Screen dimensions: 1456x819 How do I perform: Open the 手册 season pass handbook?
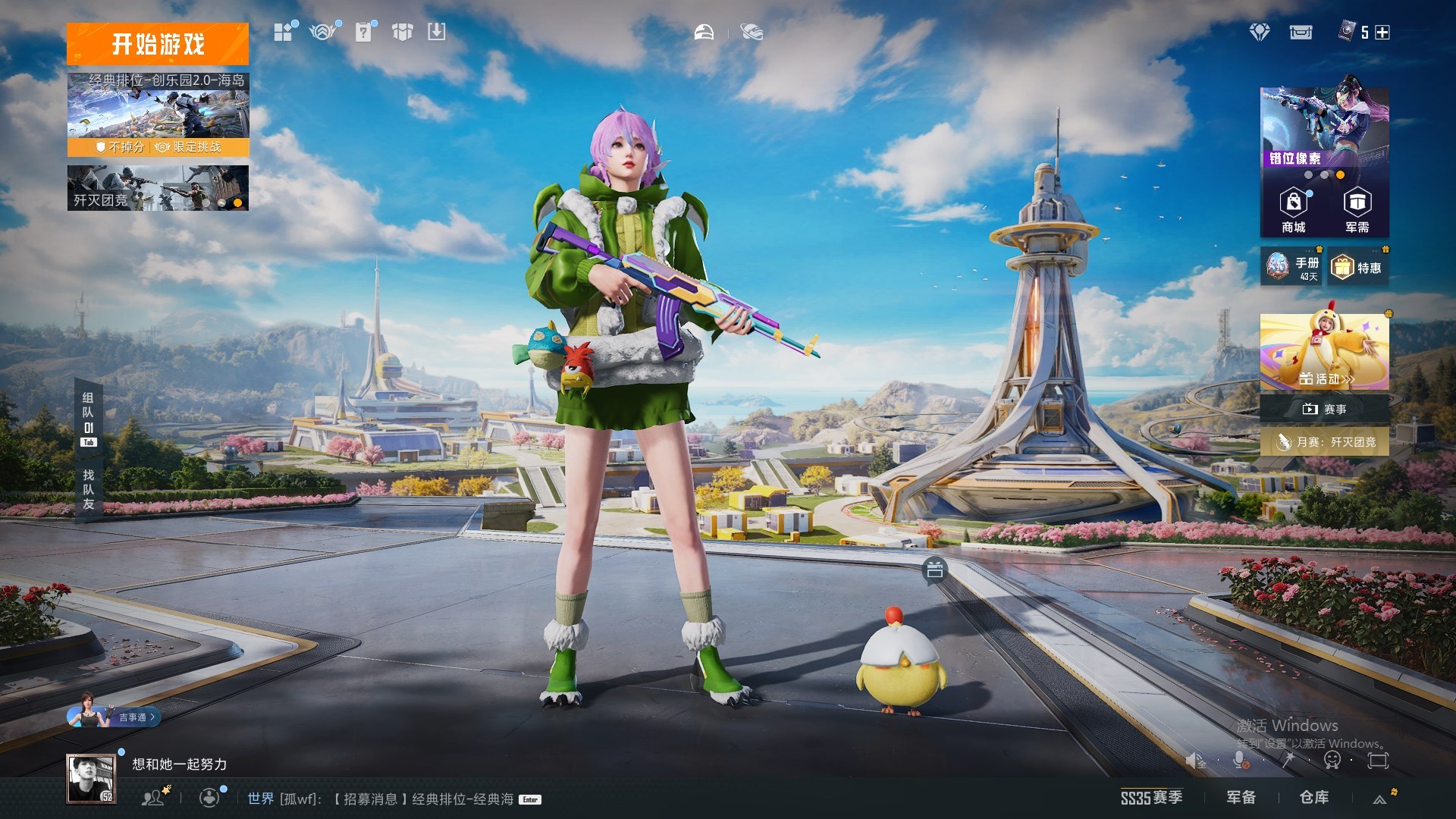click(1291, 267)
